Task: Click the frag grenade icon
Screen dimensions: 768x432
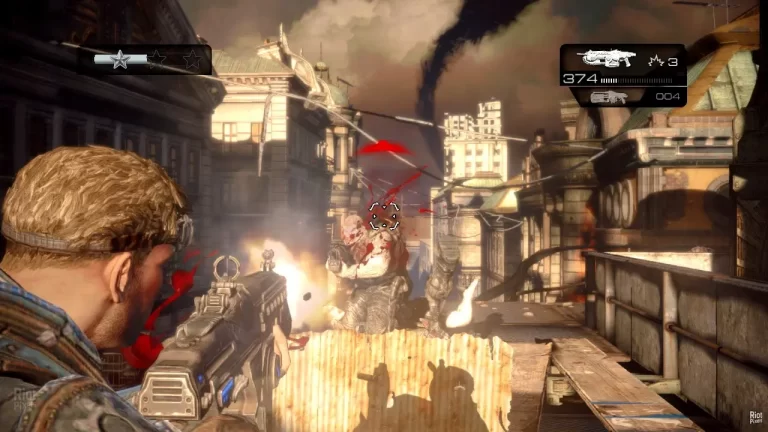Action: tap(654, 60)
